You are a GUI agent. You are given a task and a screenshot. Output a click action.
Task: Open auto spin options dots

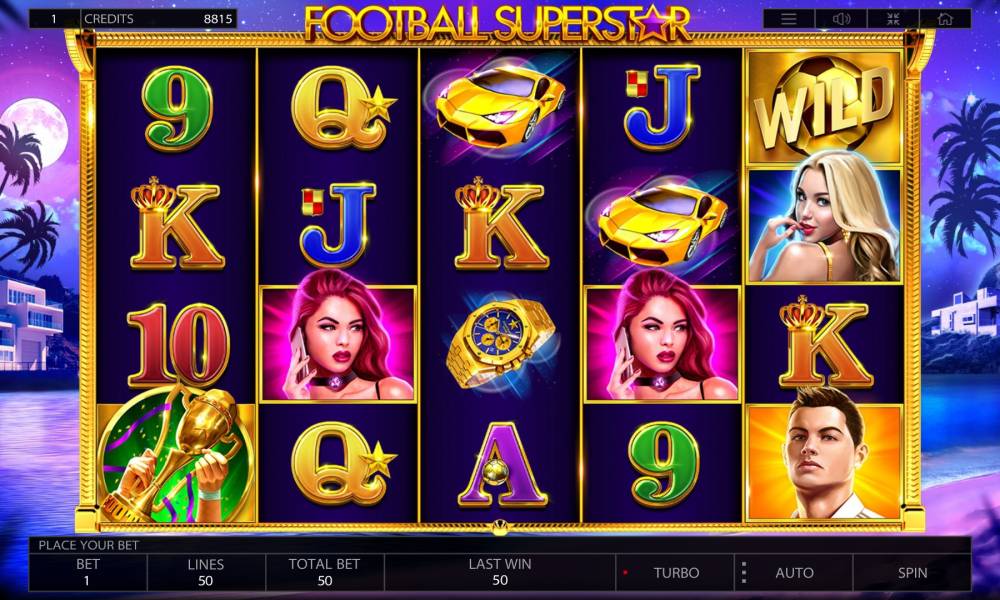point(743,573)
